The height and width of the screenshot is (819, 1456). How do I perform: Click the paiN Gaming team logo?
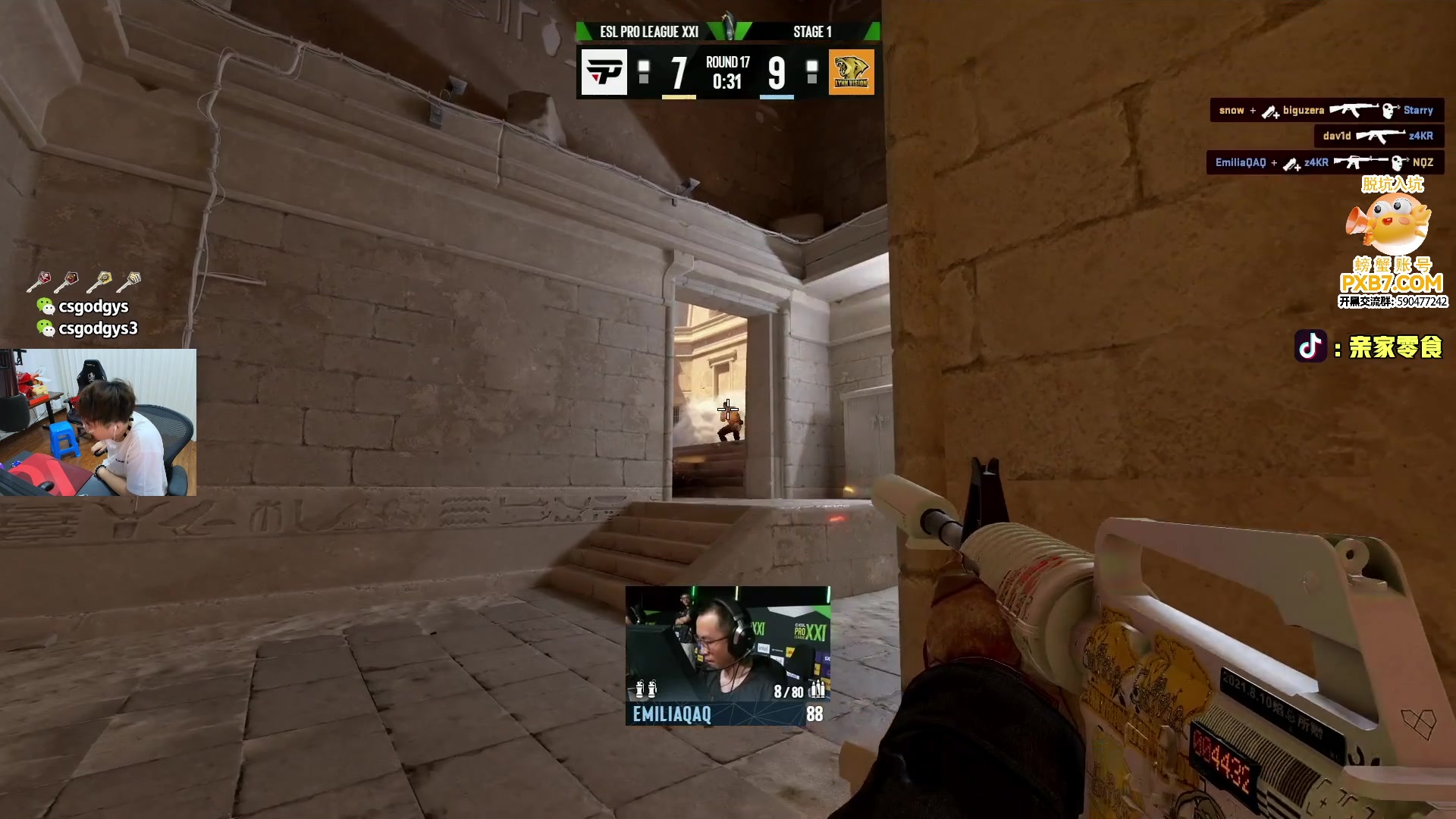tap(604, 72)
